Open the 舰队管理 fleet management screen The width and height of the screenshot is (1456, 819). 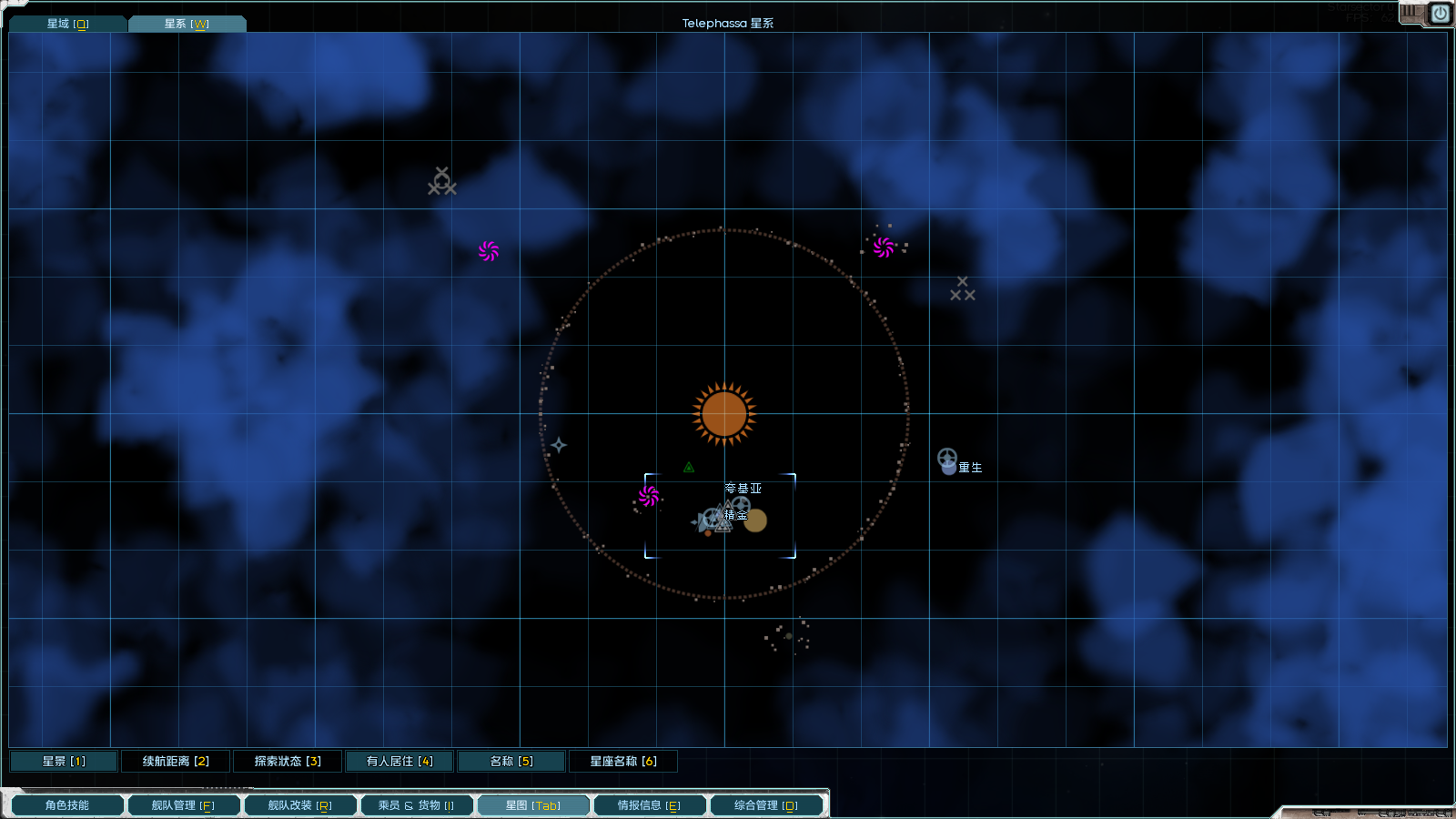tap(183, 805)
